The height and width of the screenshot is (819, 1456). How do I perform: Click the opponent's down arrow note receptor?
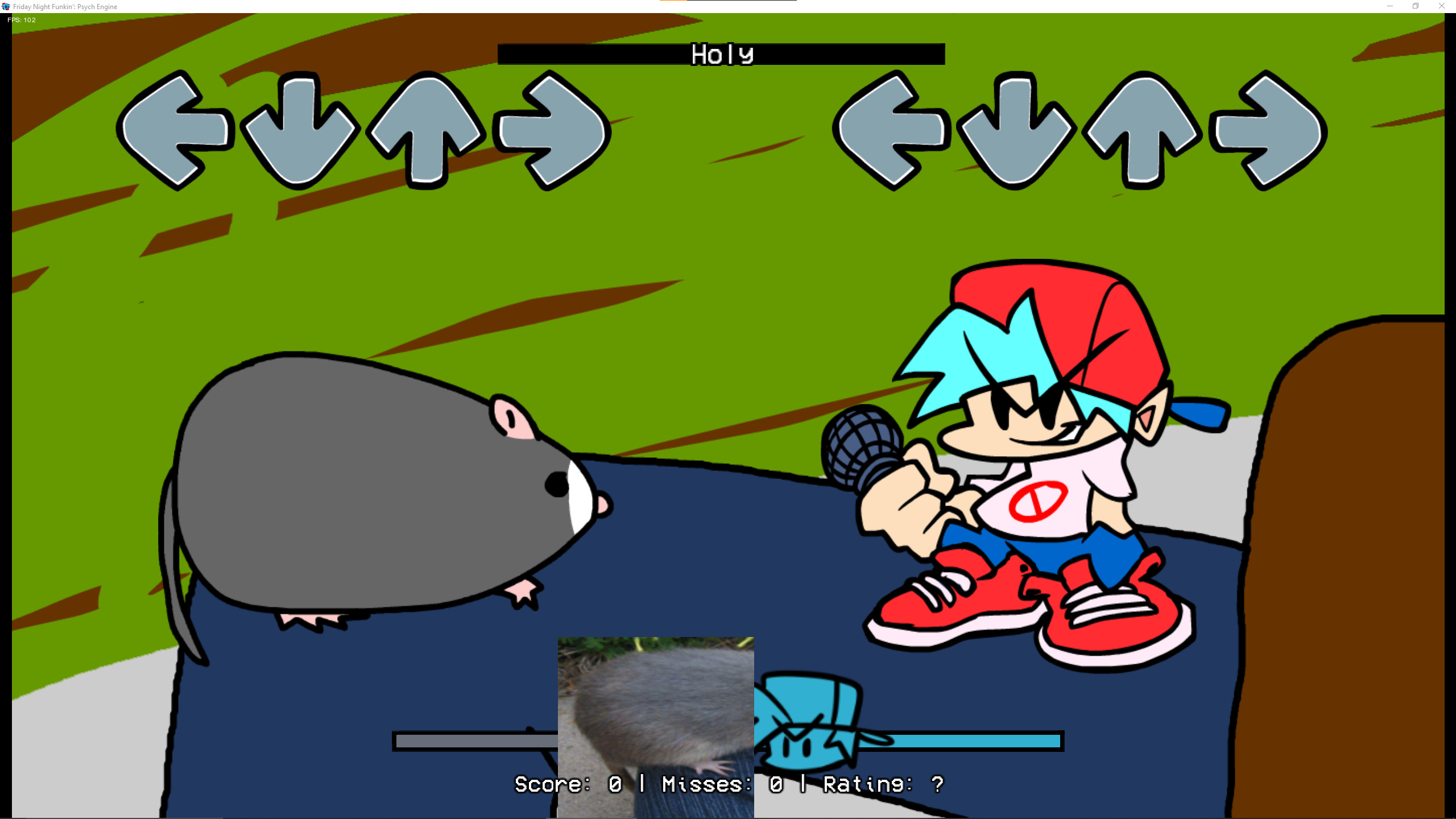click(296, 131)
